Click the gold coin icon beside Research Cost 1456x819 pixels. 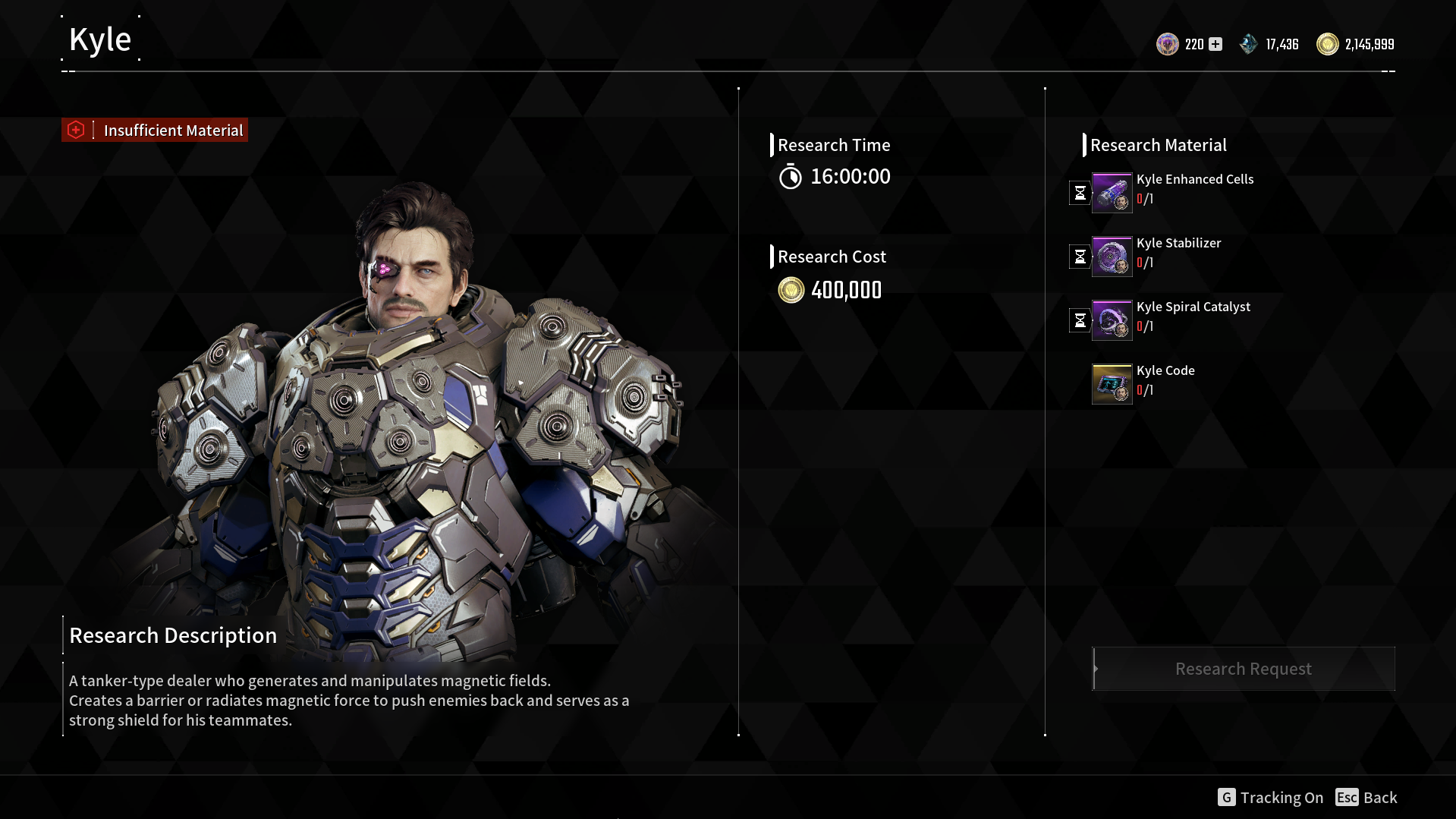(x=791, y=290)
